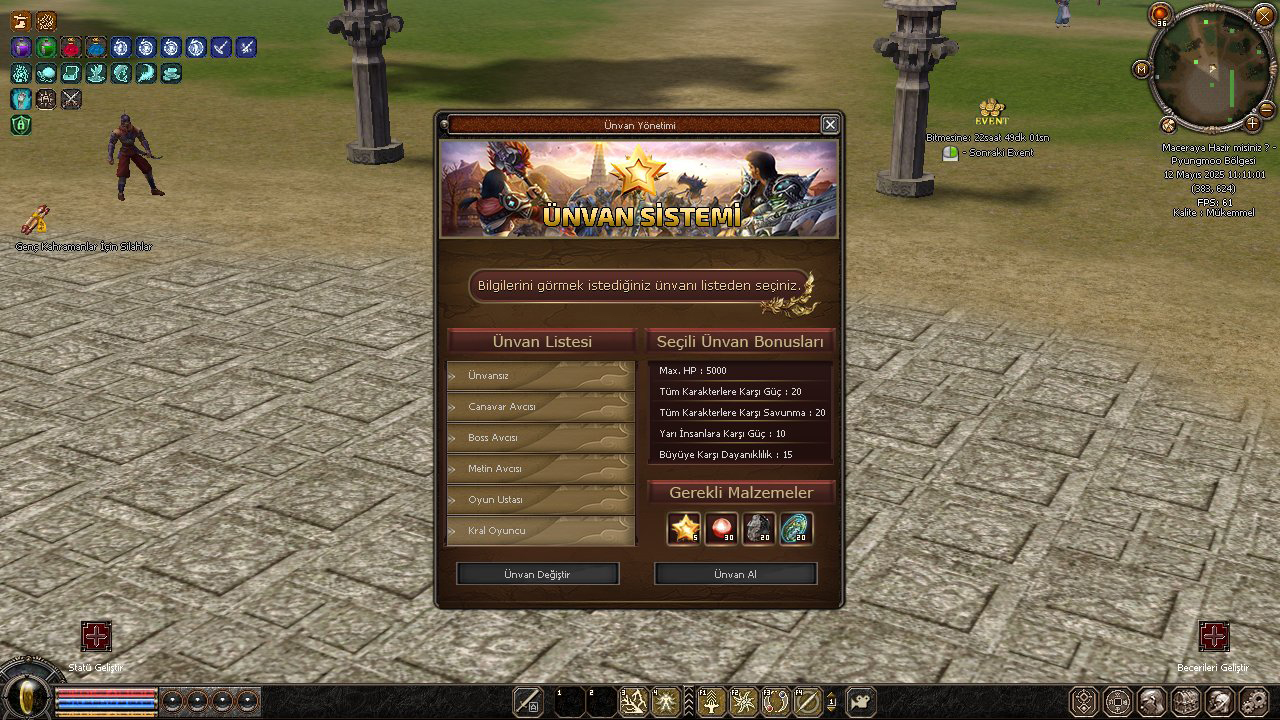Select the Boss Avcısı title row
This screenshot has width=1280, height=720.
tap(540, 438)
